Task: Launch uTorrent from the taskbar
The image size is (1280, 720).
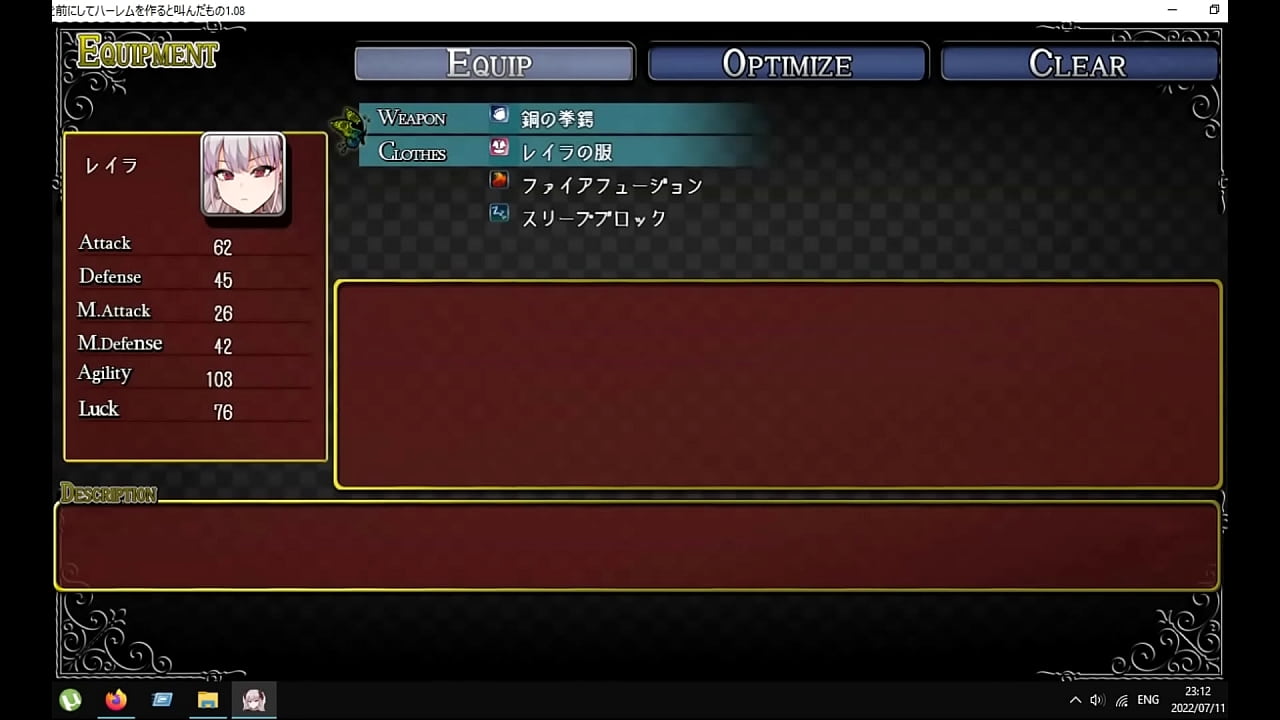Action: (69, 700)
